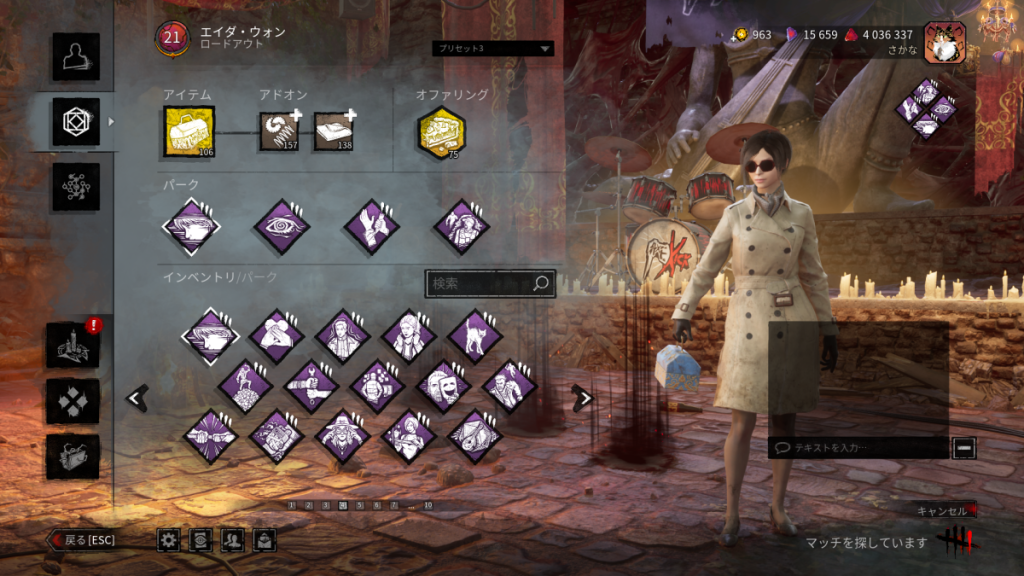
Task: Select the eye perk in equipped perks
Action: tap(281, 227)
